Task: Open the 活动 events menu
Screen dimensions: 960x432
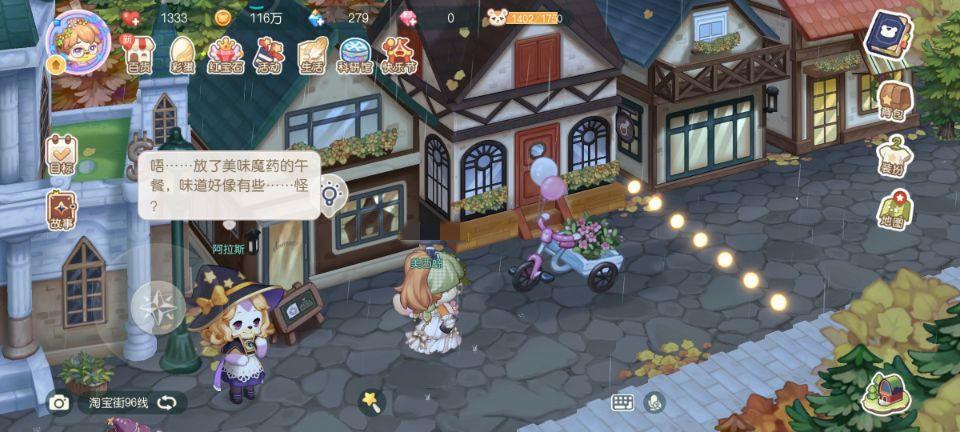Action: tap(269, 54)
